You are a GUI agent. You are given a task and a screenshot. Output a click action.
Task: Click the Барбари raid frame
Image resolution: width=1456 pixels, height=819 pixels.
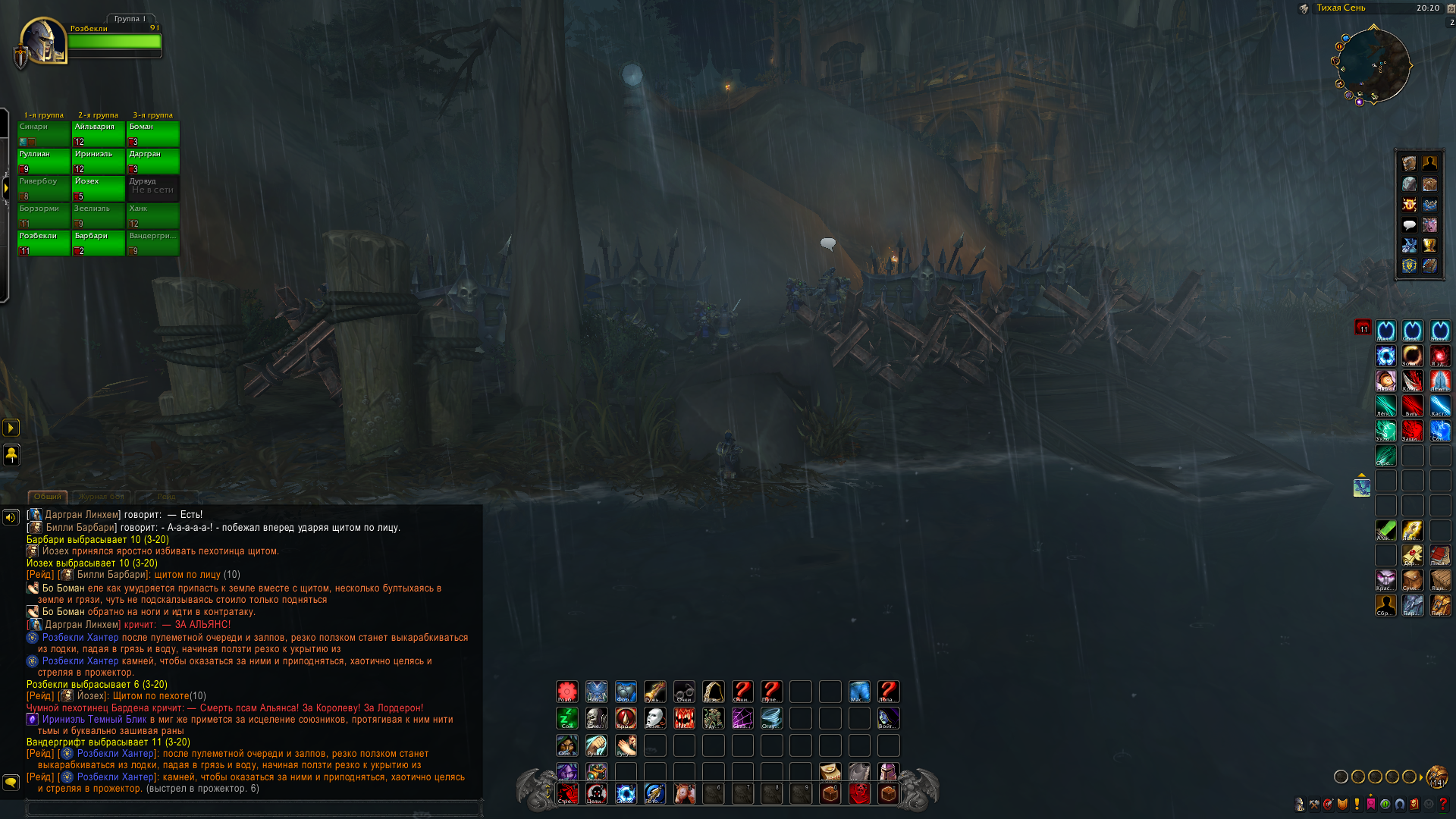click(x=98, y=243)
